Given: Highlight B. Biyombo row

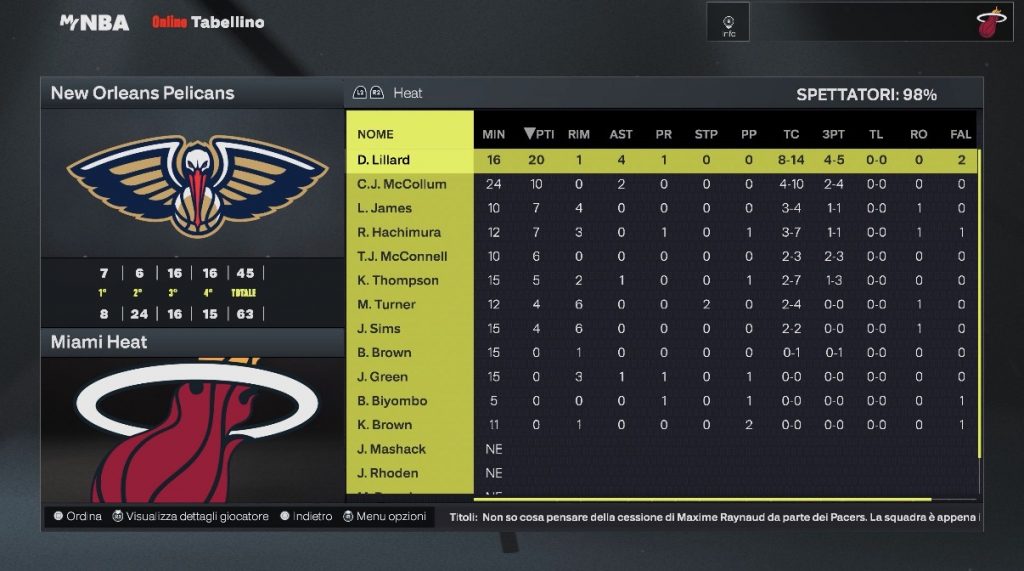Looking at the screenshot, I should pyautogui.click(x=392, y=401).
